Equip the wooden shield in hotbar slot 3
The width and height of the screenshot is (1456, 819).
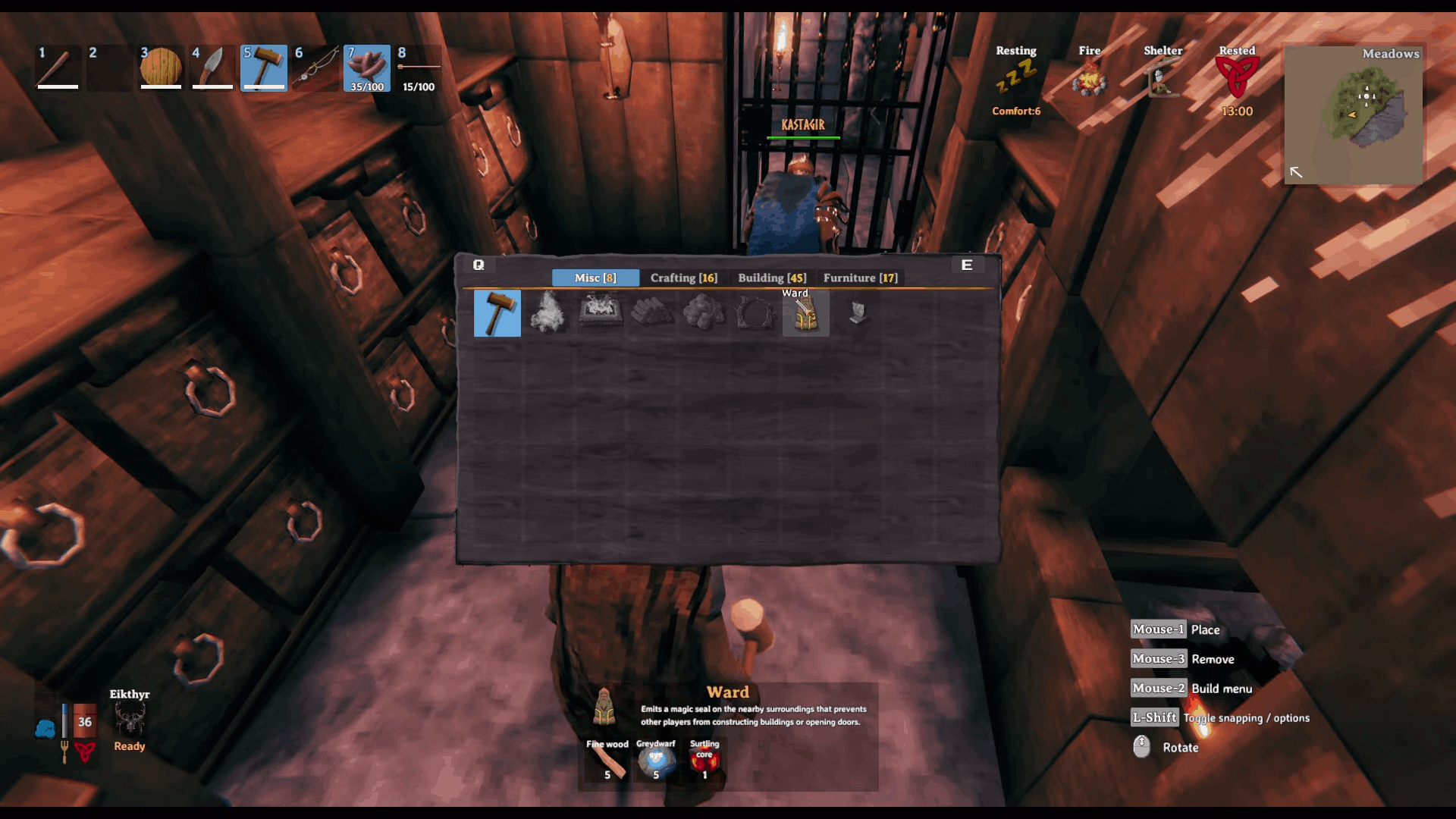[x=161, y=67]
